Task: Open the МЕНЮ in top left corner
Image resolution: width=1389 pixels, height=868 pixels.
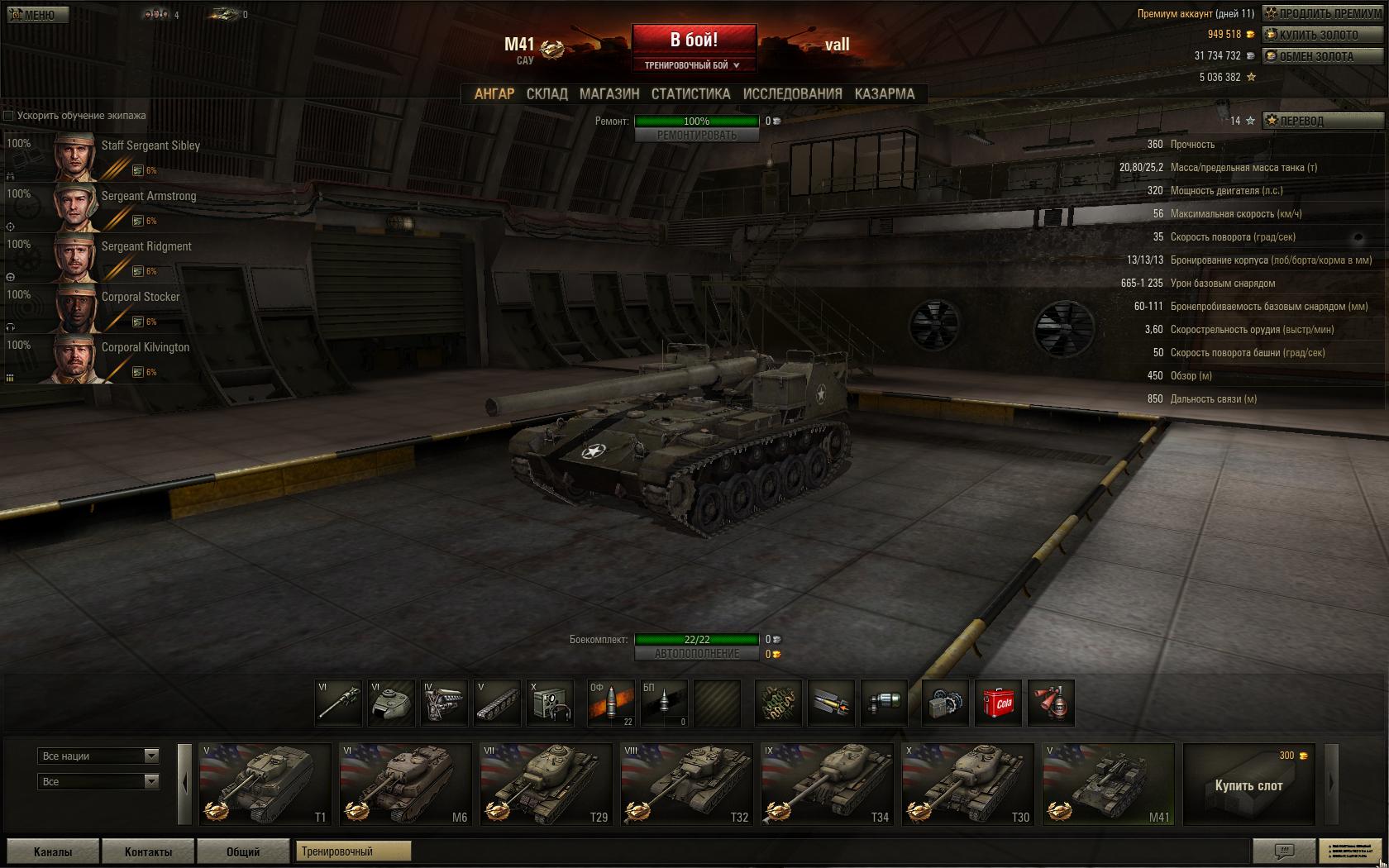Action: 36,13
